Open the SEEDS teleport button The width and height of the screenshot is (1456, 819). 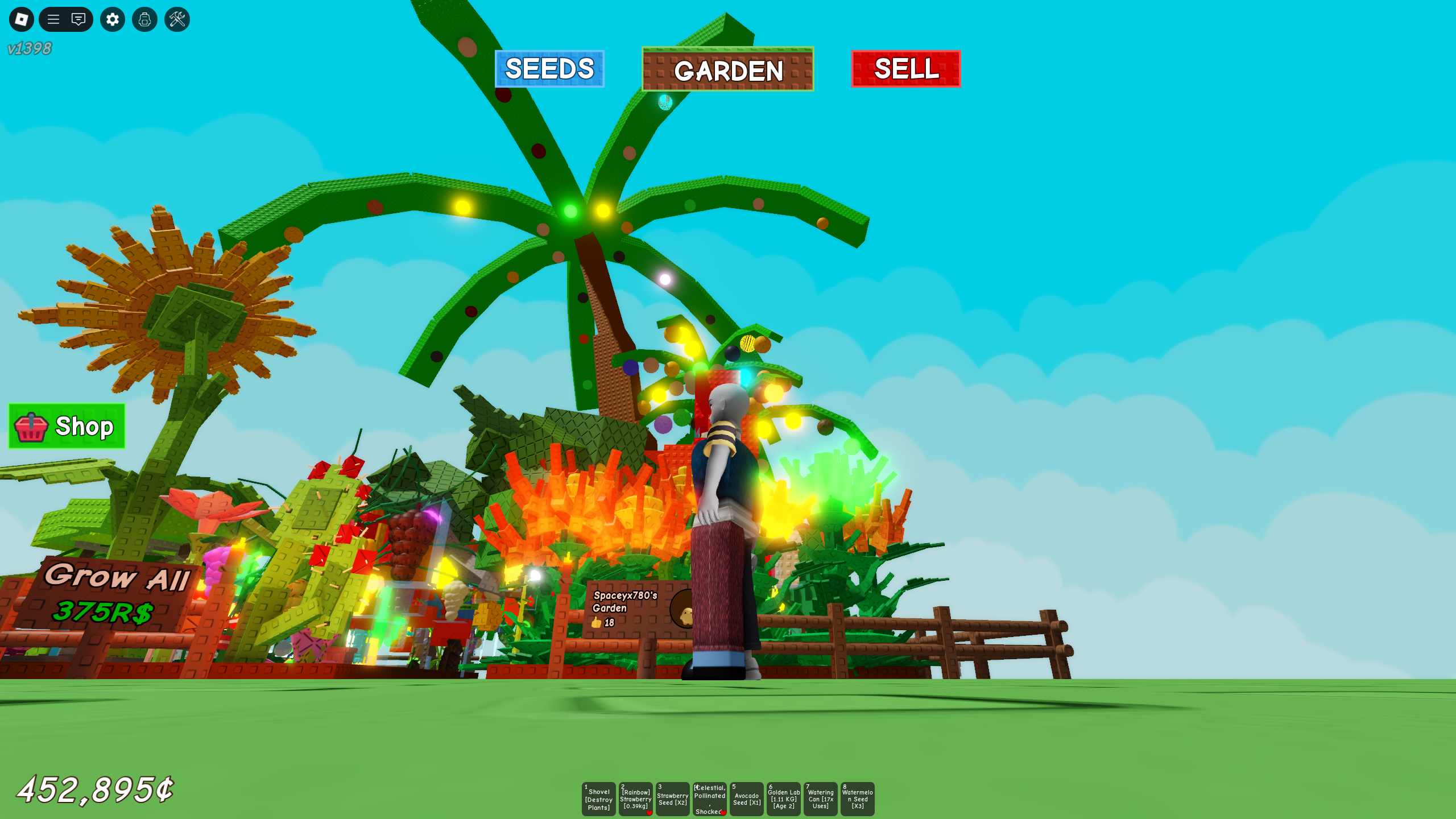pos(549,69)
